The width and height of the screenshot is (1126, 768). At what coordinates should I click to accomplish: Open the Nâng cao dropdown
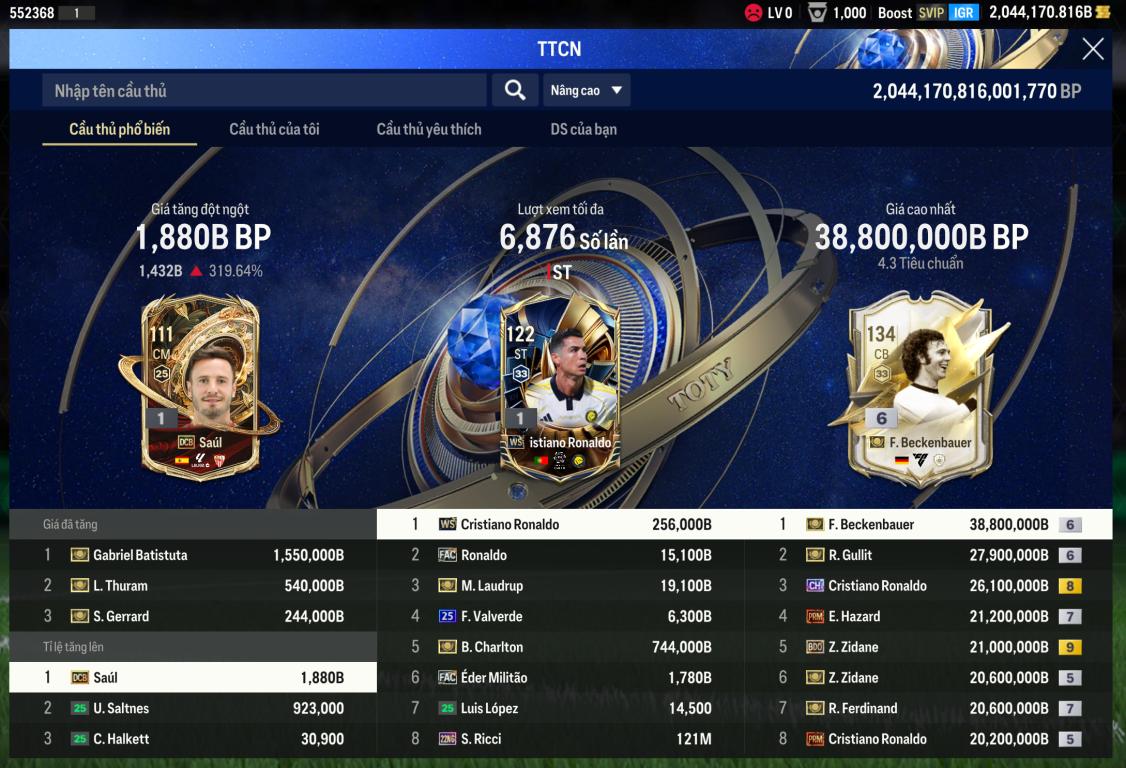587,91
